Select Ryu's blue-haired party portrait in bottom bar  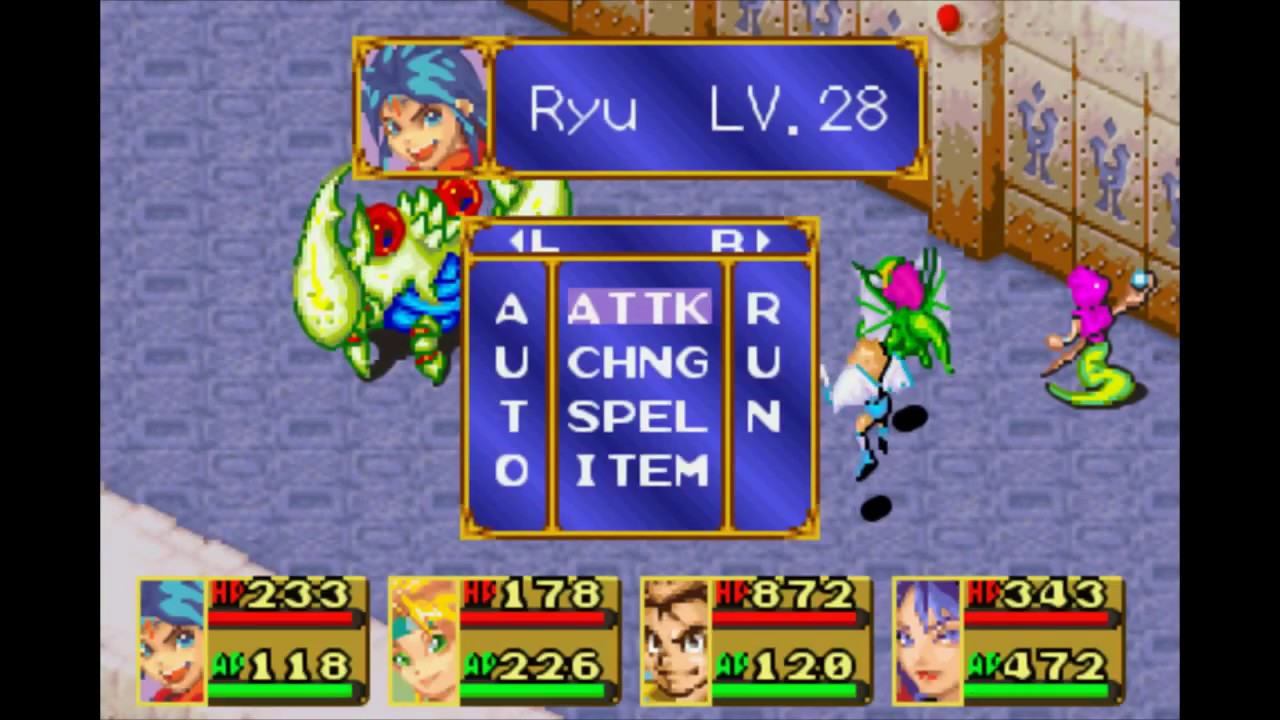(x=172, y=640)
